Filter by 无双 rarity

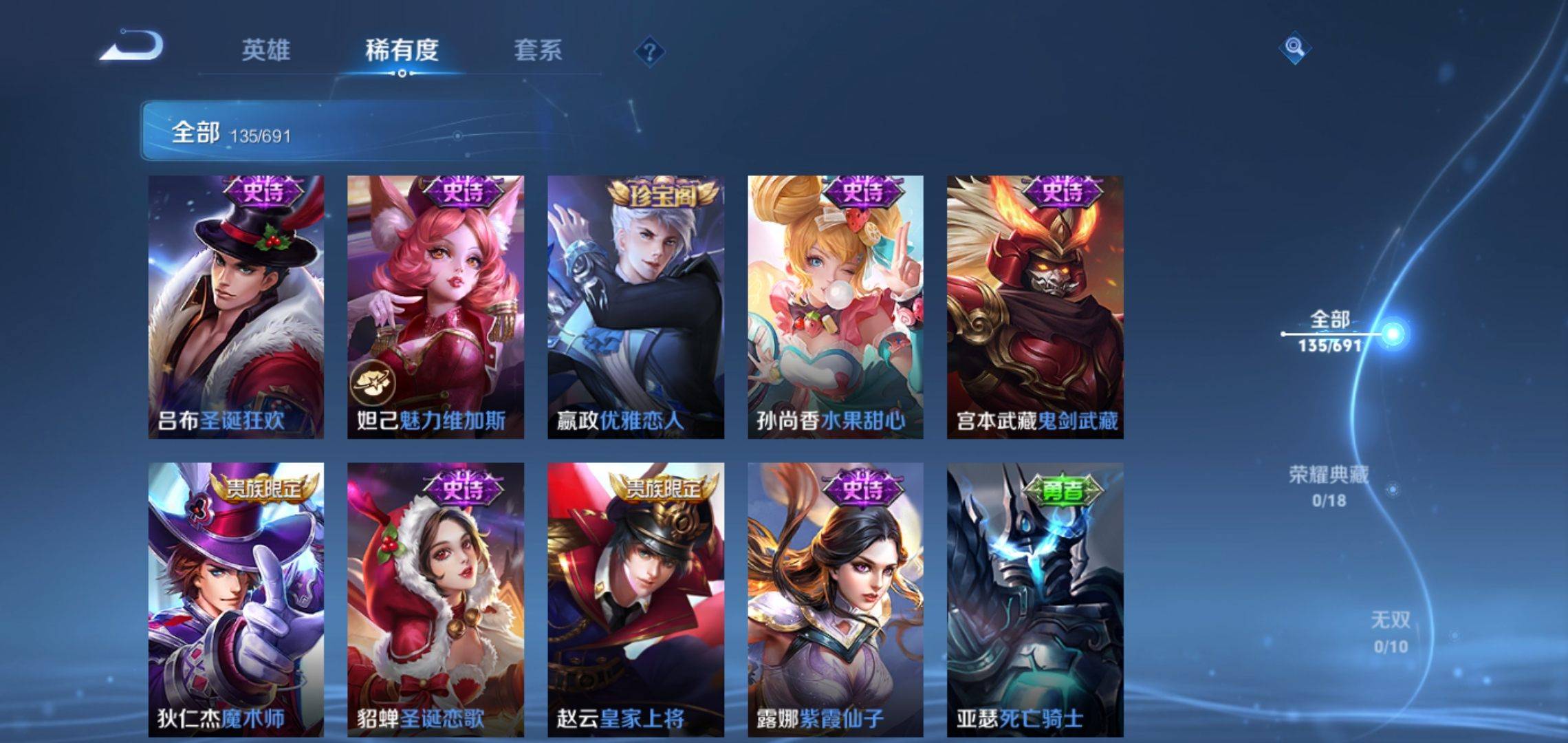click(x=1390, y=632)
